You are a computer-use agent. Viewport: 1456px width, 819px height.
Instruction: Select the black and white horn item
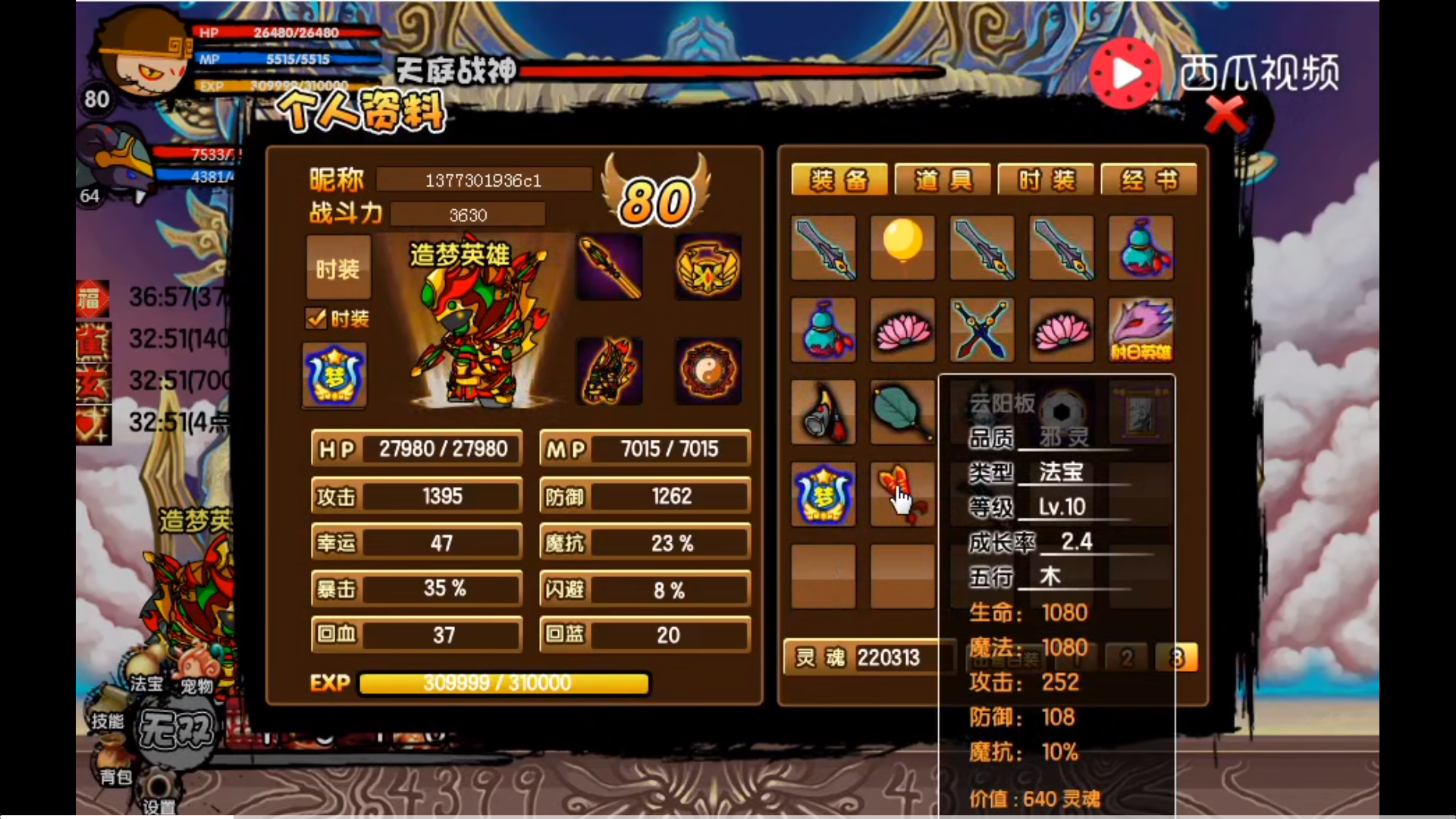click(x=824, y=412)
